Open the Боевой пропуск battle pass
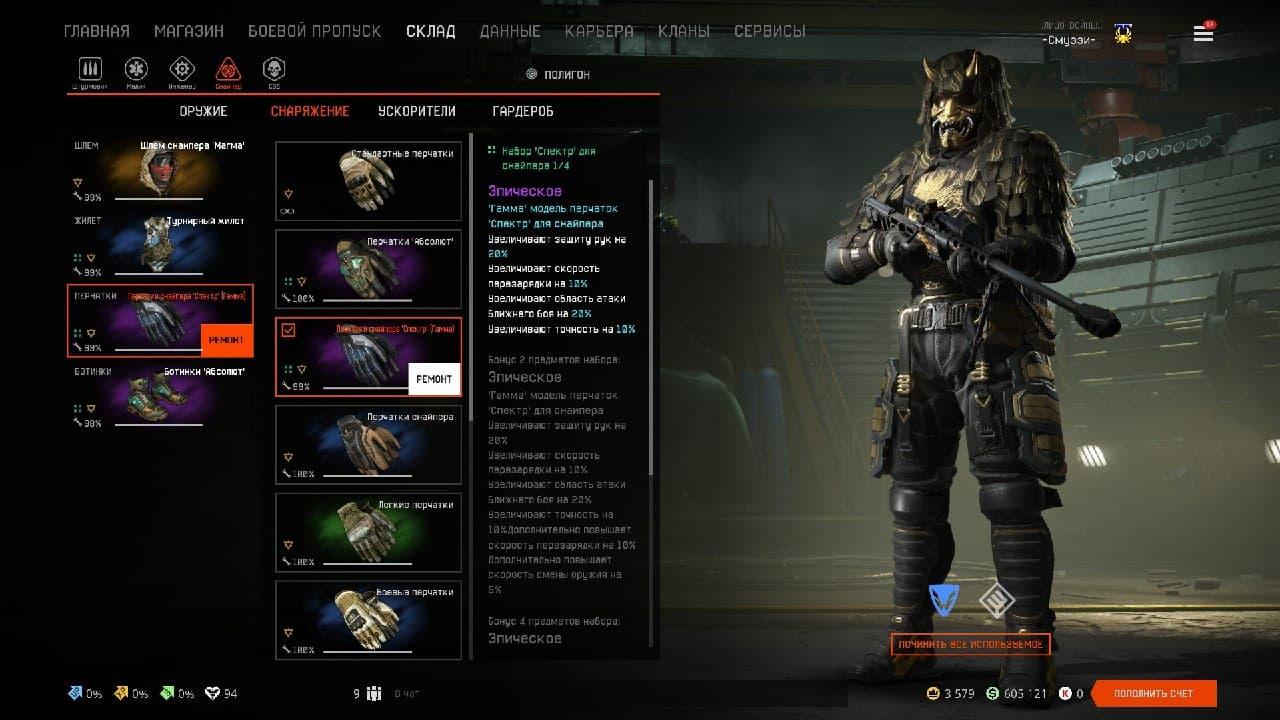1280x720 pixels. pos(314,31)
